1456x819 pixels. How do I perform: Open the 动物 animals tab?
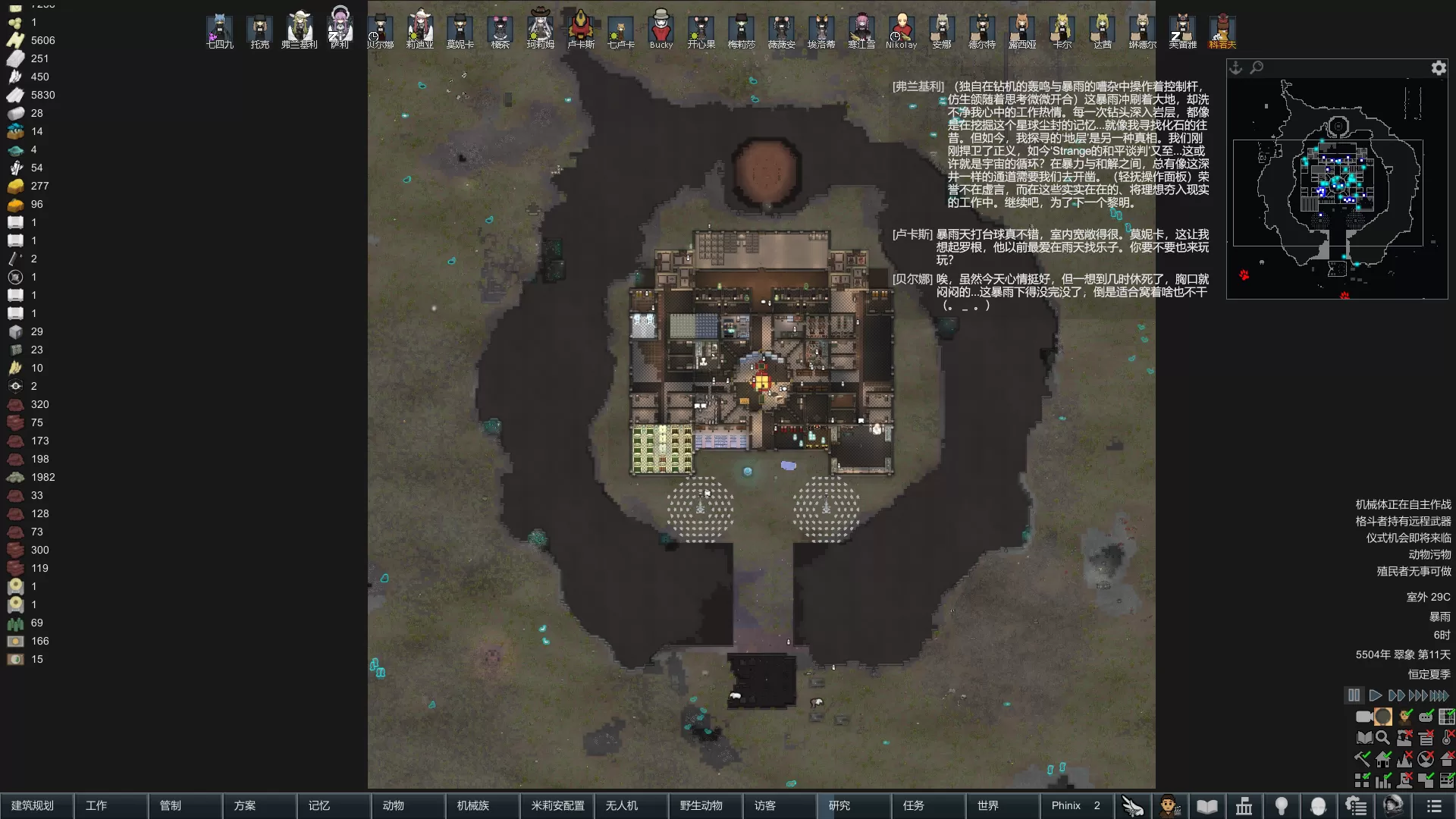point(394,805)
